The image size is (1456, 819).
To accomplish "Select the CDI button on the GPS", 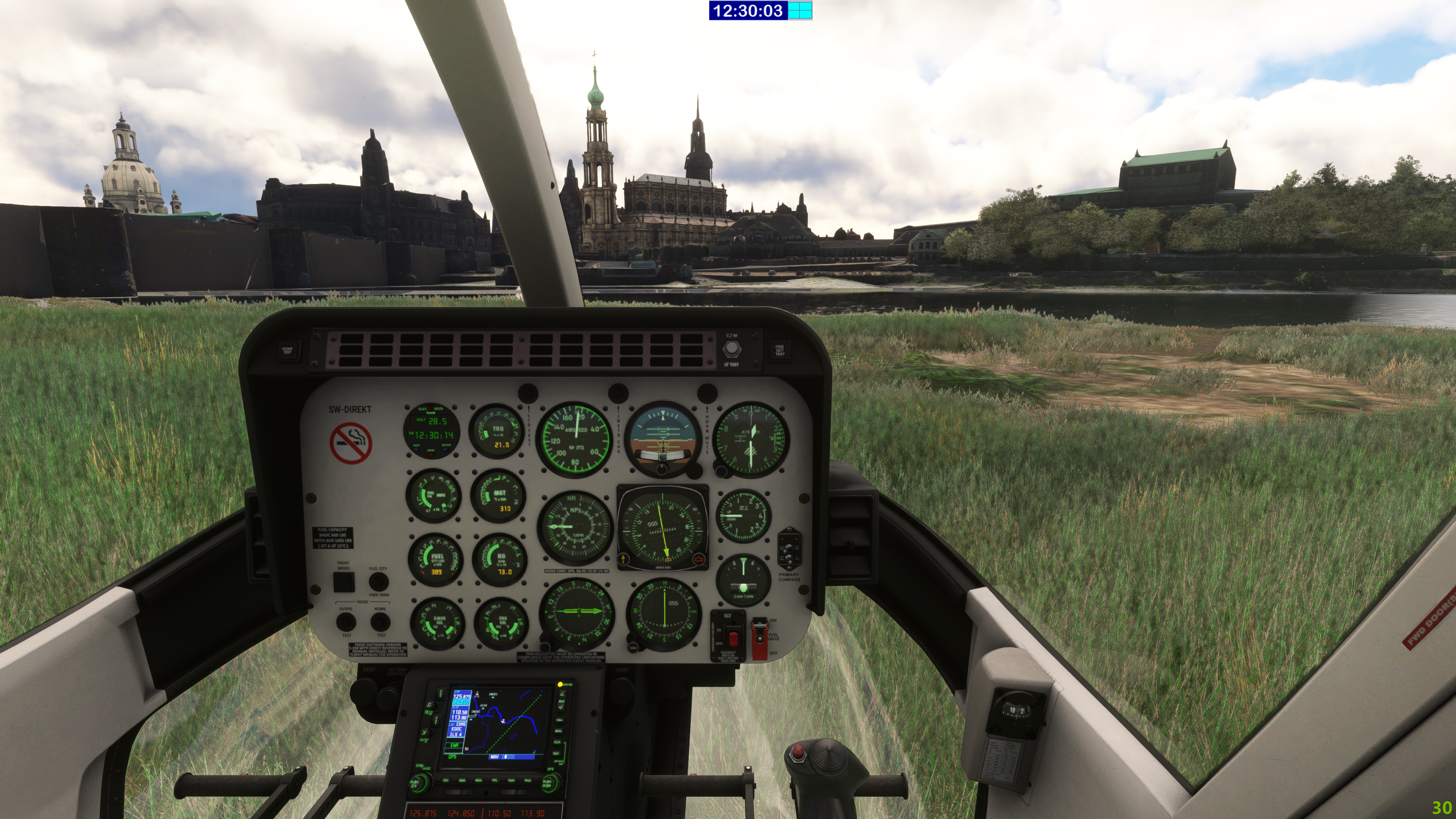I will (x=446, y=781).
